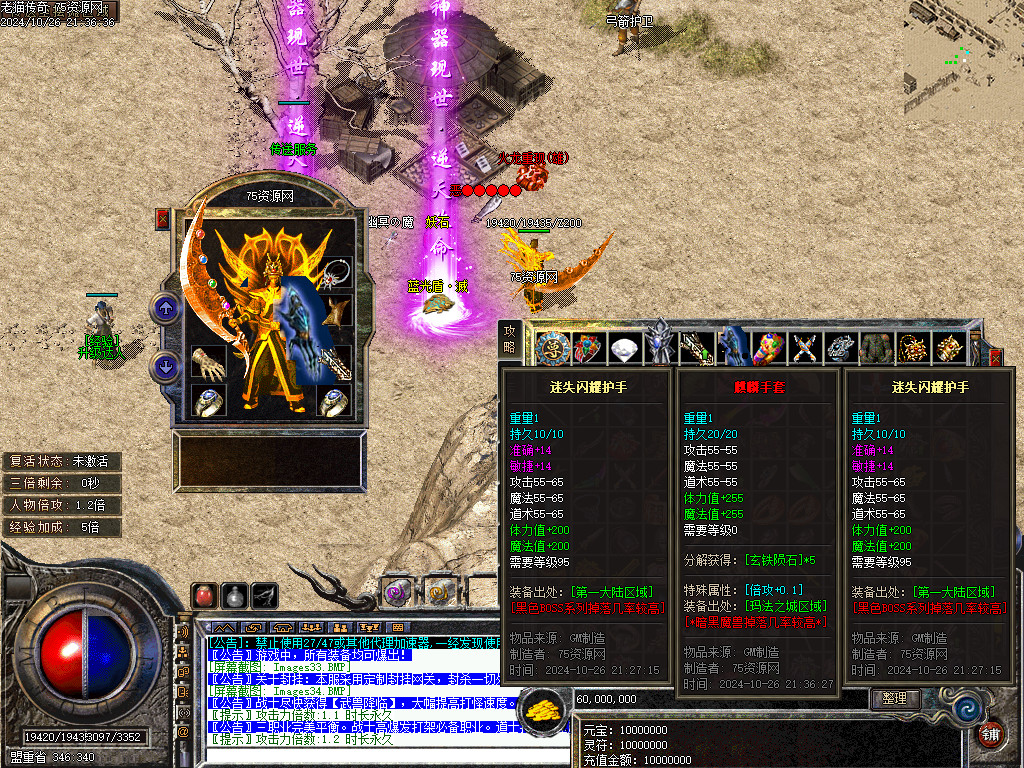Click the down arrow on the equipment panel
This screenshot has width=1024, height=768.
click(165, 366)
